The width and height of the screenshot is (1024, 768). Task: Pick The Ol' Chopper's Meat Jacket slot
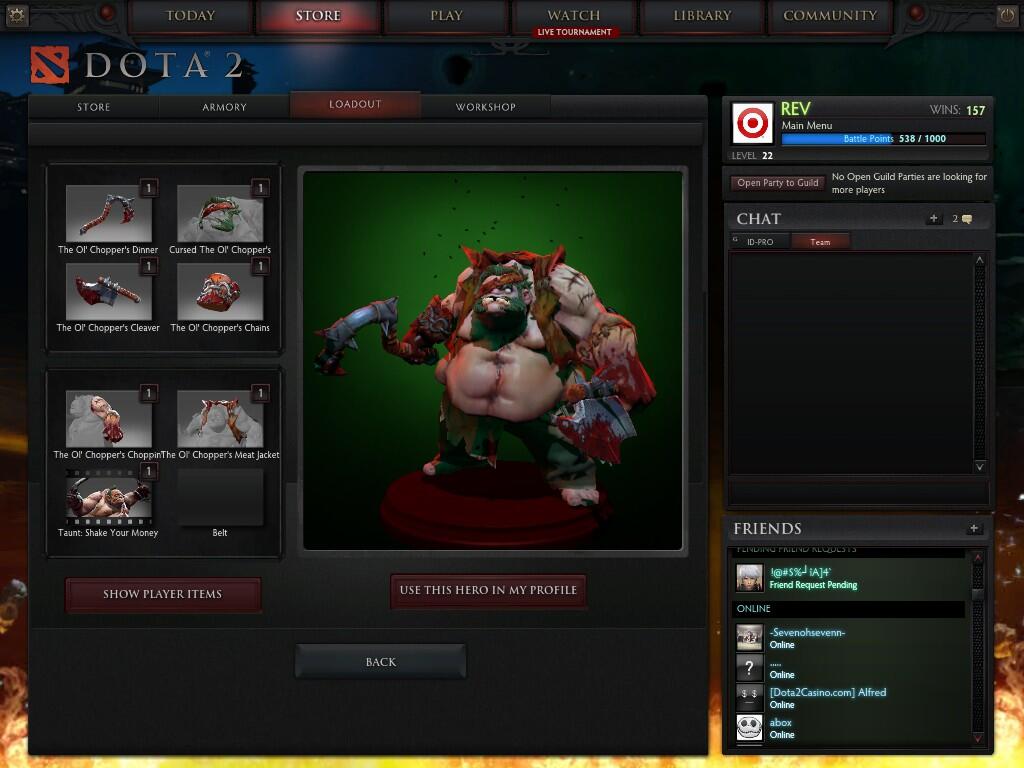[x=220, y=418]
